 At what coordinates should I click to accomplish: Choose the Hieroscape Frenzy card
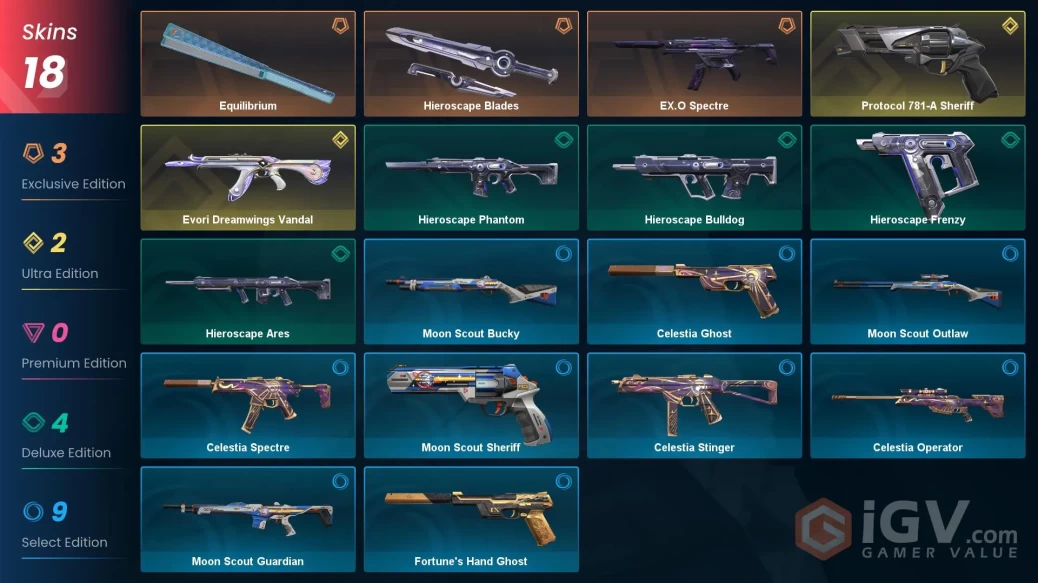(917, 178)
